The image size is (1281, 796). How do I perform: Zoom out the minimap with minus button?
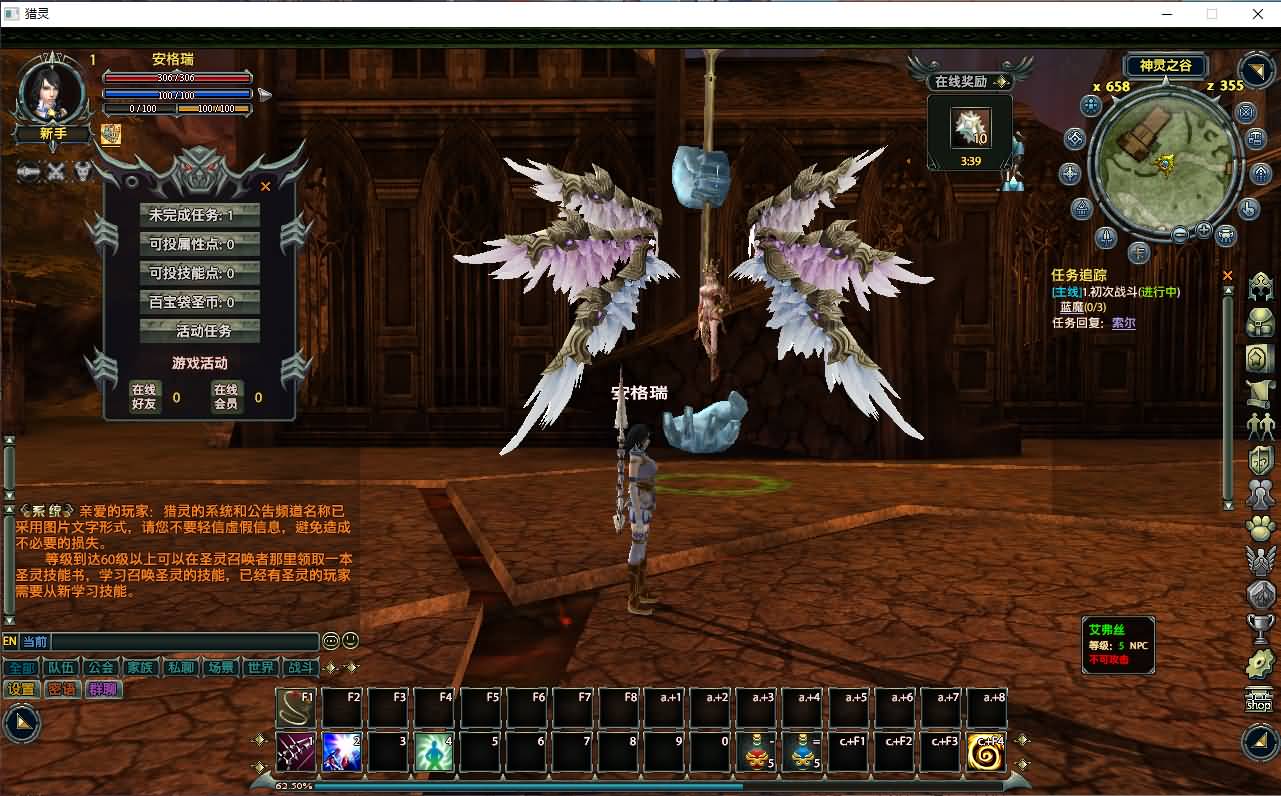coord(1180,235)
